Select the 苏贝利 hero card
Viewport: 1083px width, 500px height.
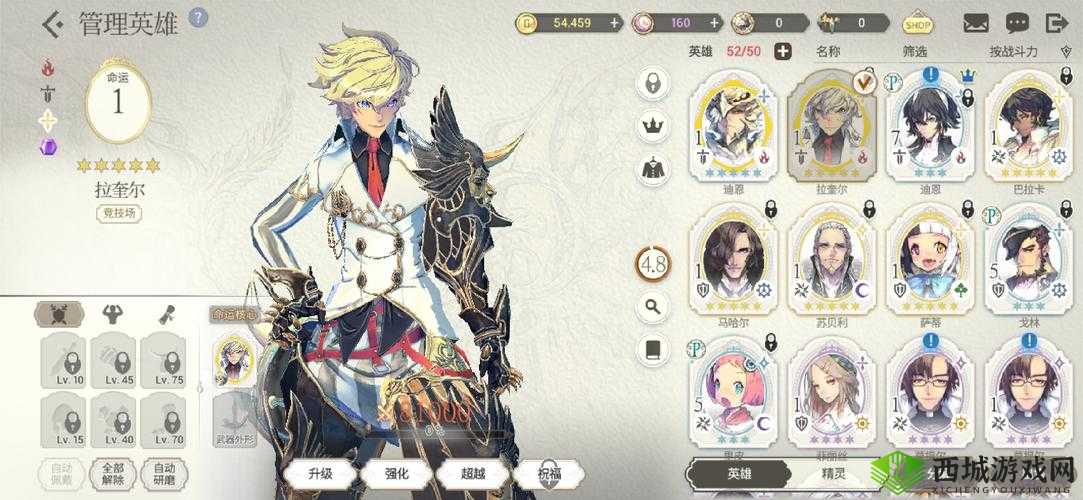pyautogui.click(x=832, y=262)
